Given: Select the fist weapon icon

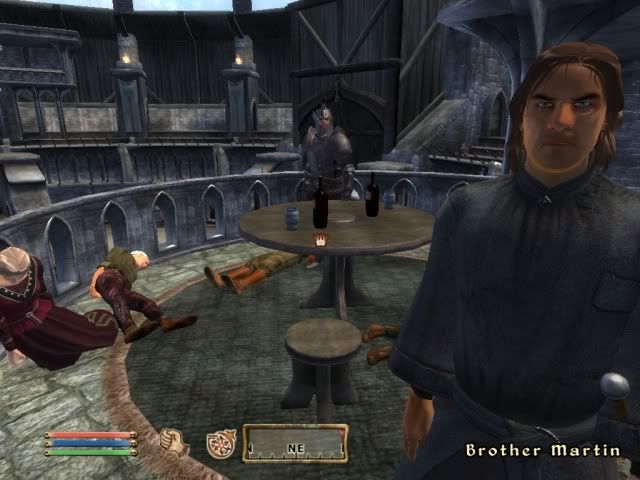Looking at the screenshot, I should (174, 440).
